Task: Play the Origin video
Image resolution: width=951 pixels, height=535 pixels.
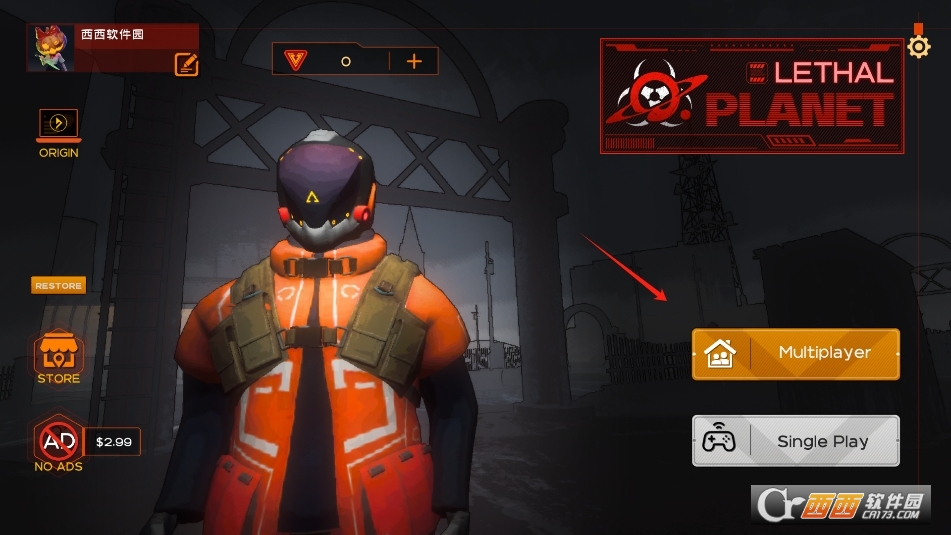Action: [x=58, y=124]
